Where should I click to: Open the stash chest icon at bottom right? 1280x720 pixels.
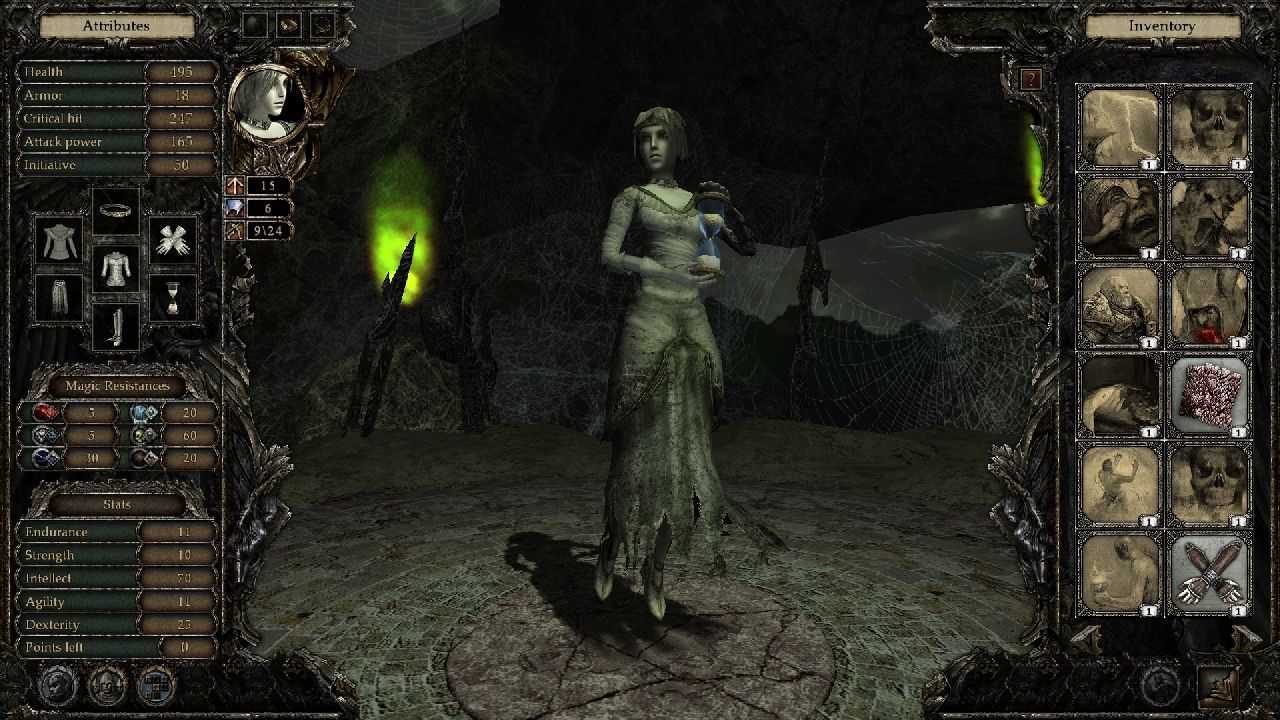tap(1217, 686)
